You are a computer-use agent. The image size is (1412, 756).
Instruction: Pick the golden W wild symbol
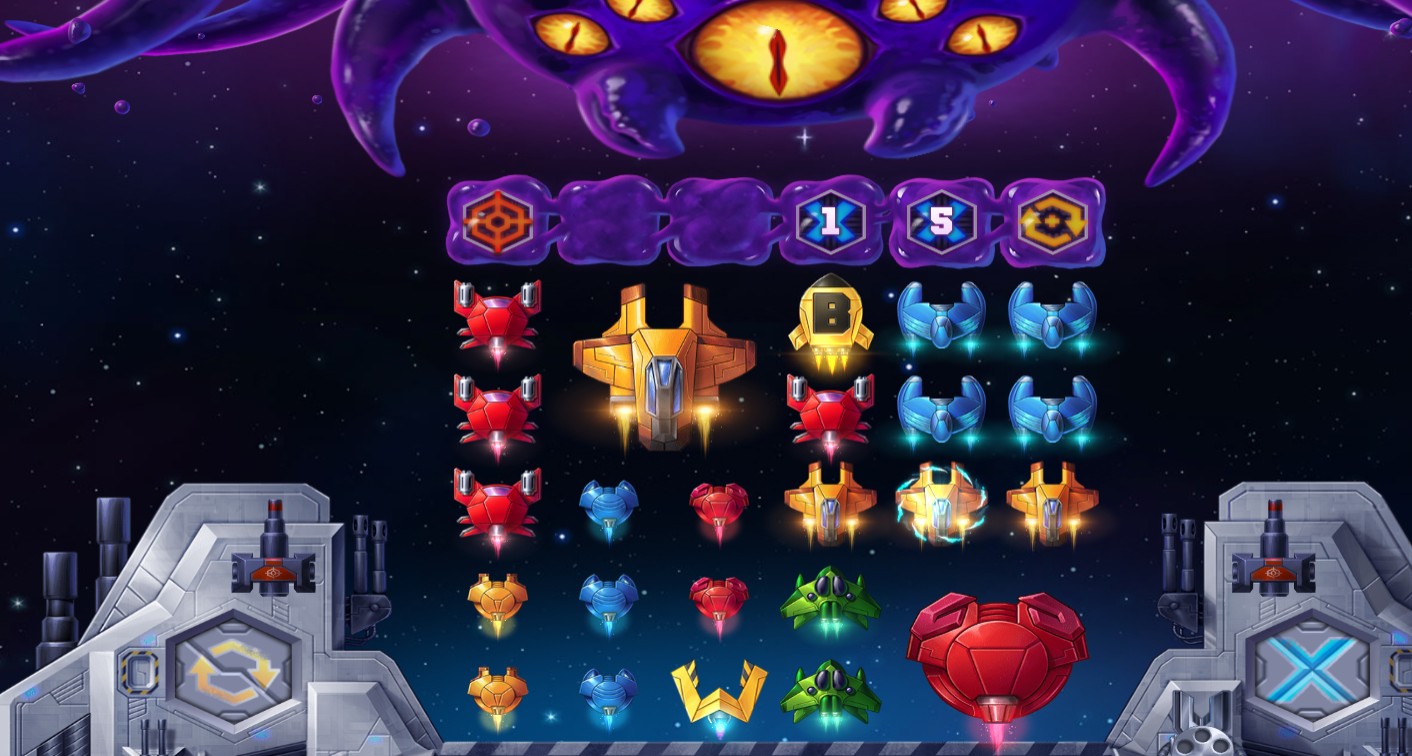point(718,692)
